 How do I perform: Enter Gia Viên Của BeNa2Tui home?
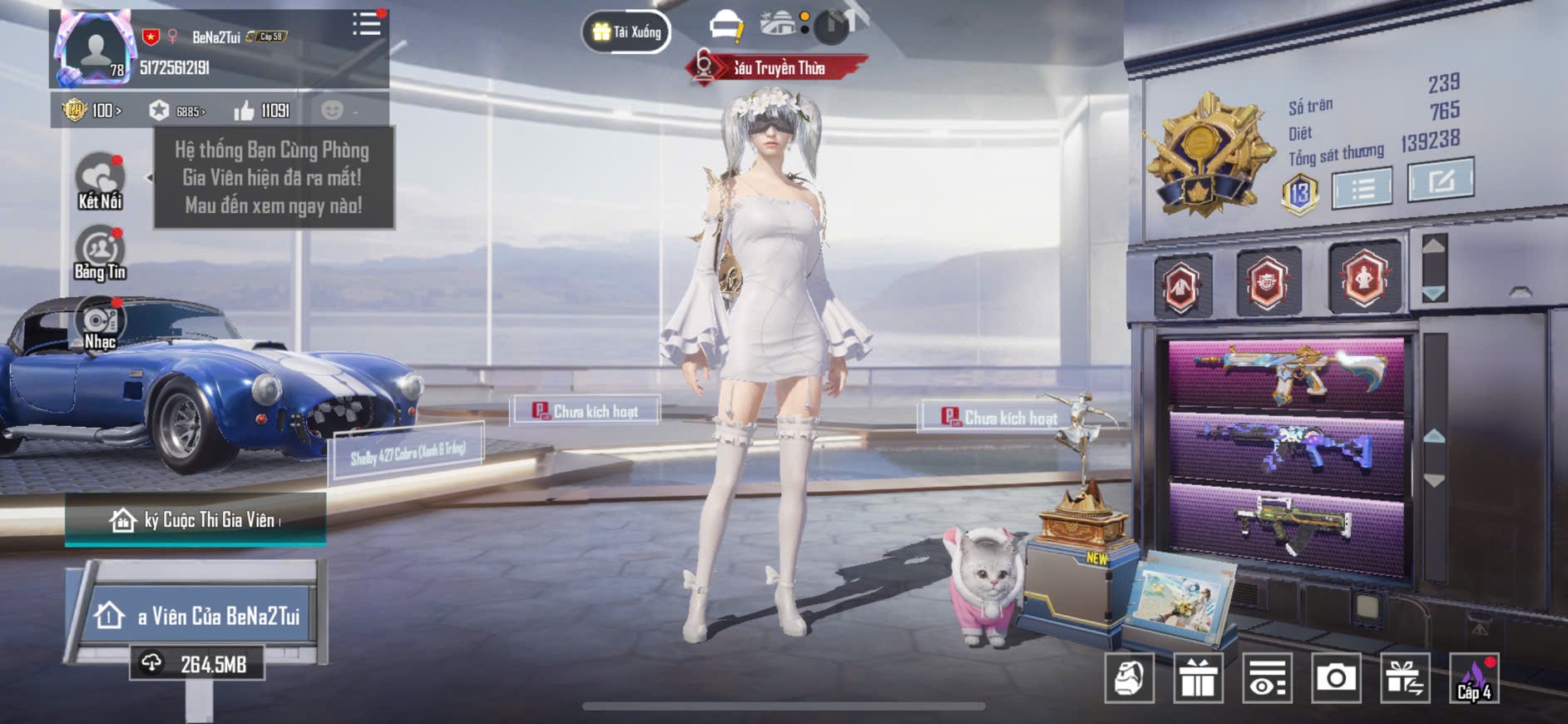[197, 616]
